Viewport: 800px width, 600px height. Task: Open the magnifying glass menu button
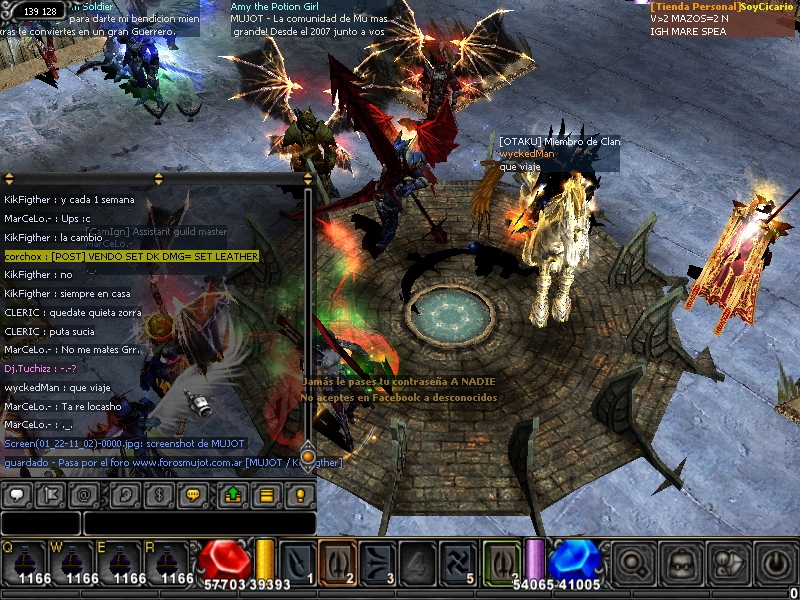pos(634,566)
